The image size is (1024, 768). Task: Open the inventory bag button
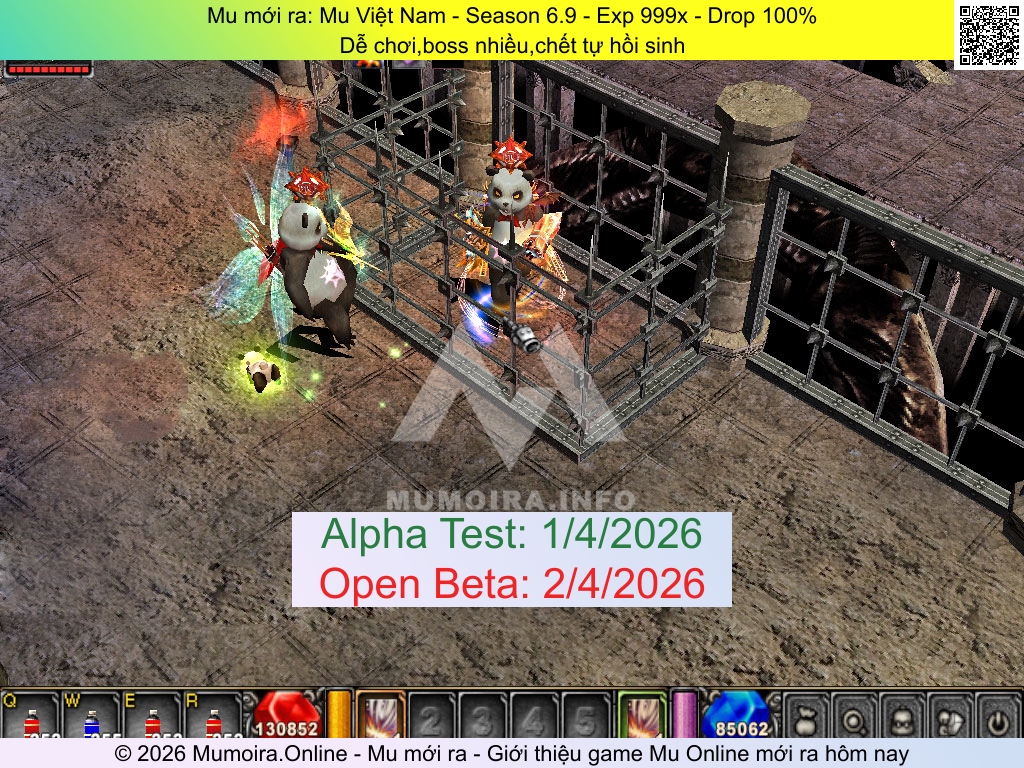click(x=951, y=717)
